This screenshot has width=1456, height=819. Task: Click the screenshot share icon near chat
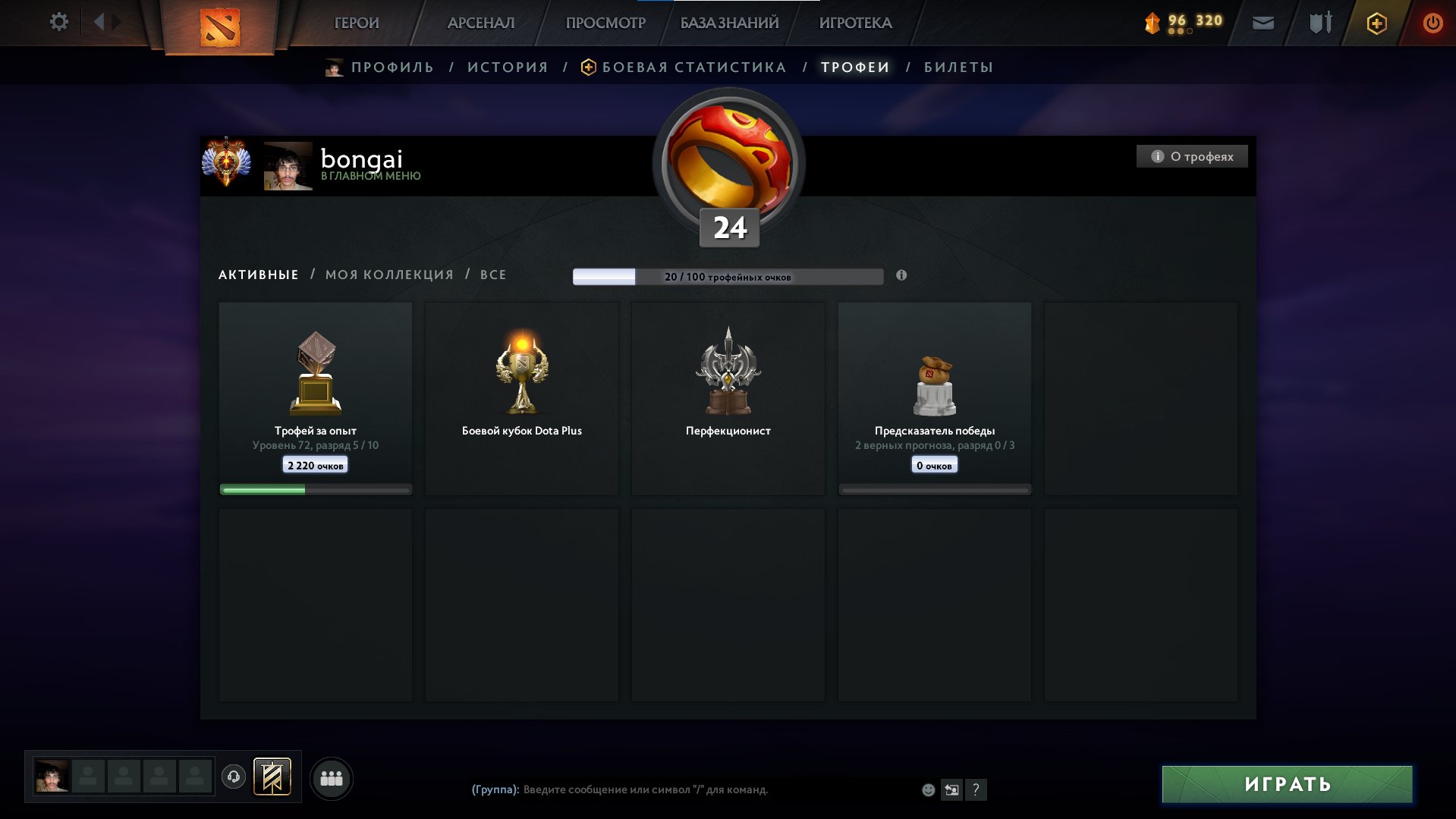point(951,790)
